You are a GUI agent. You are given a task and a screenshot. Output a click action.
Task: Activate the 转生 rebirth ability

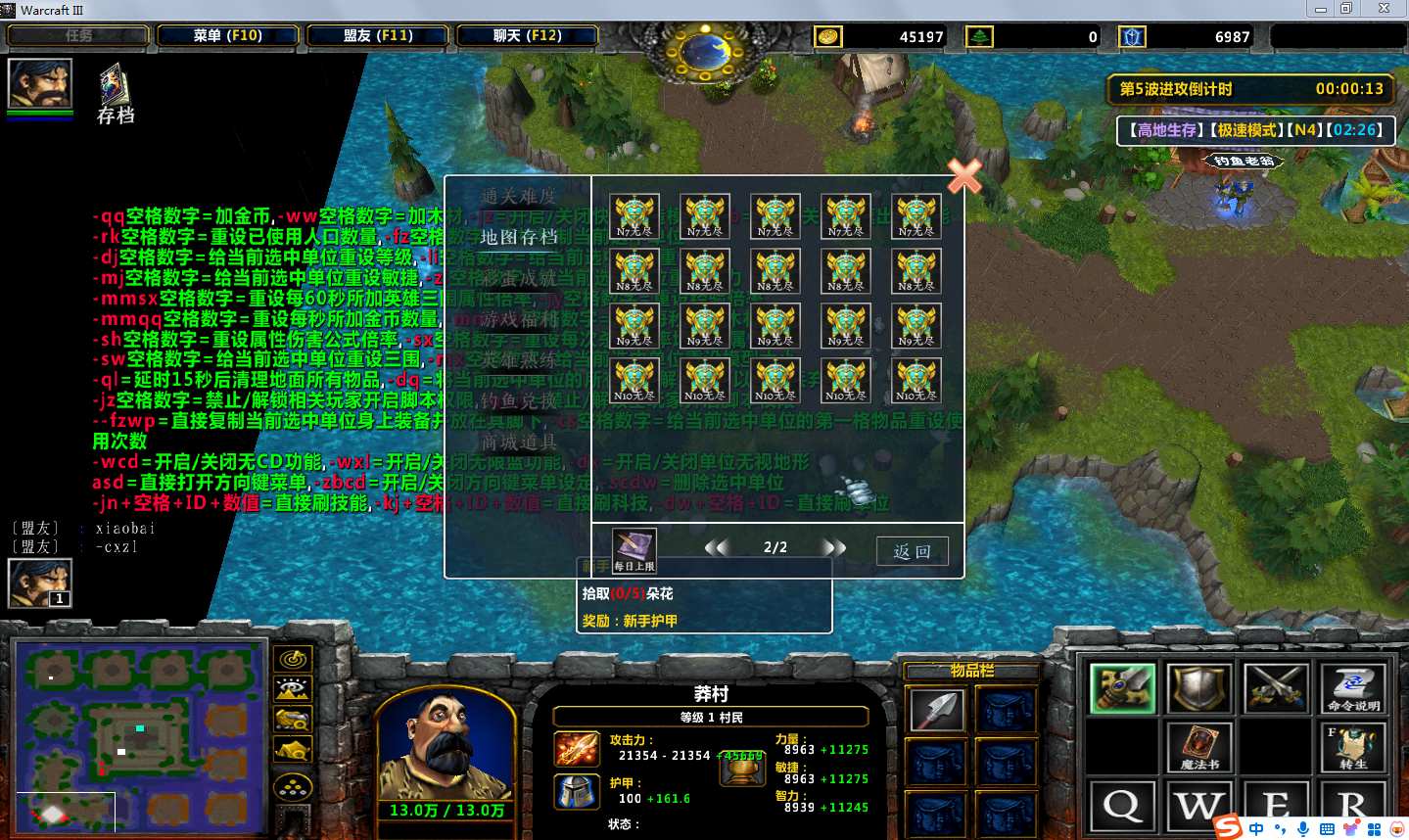tap(1353, 748)
